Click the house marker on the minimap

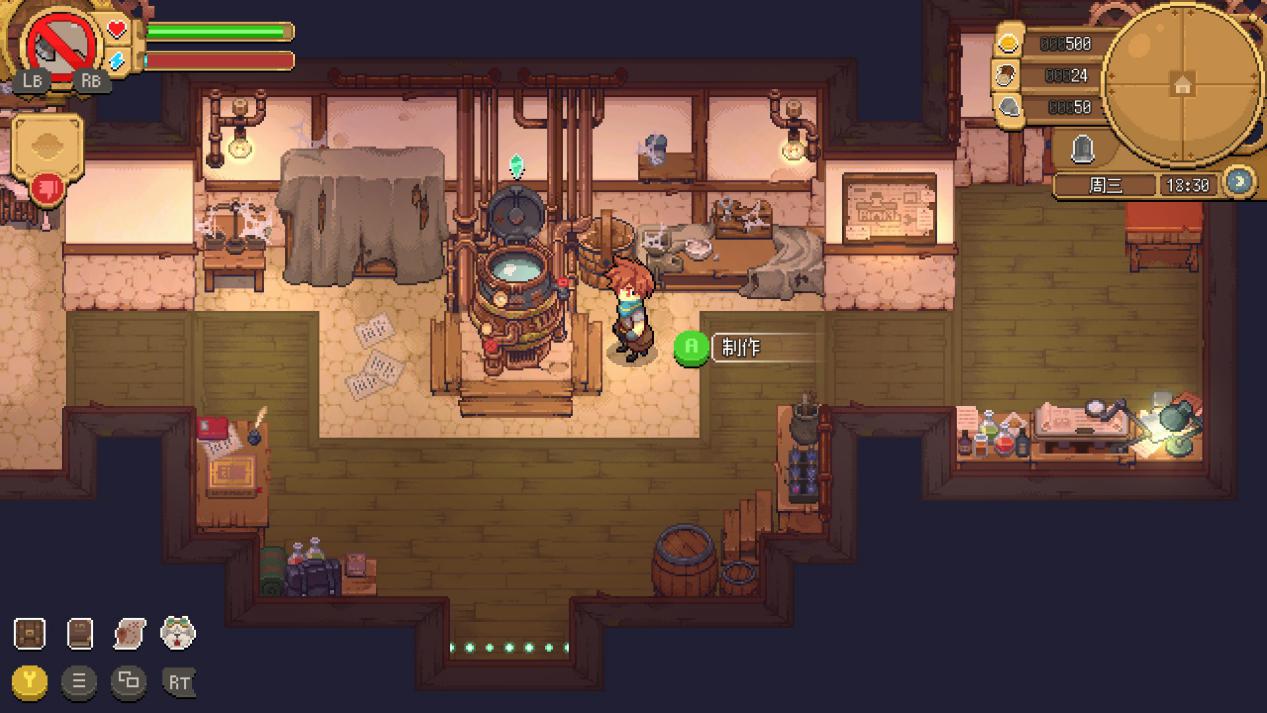click(x=1183, y=85)
